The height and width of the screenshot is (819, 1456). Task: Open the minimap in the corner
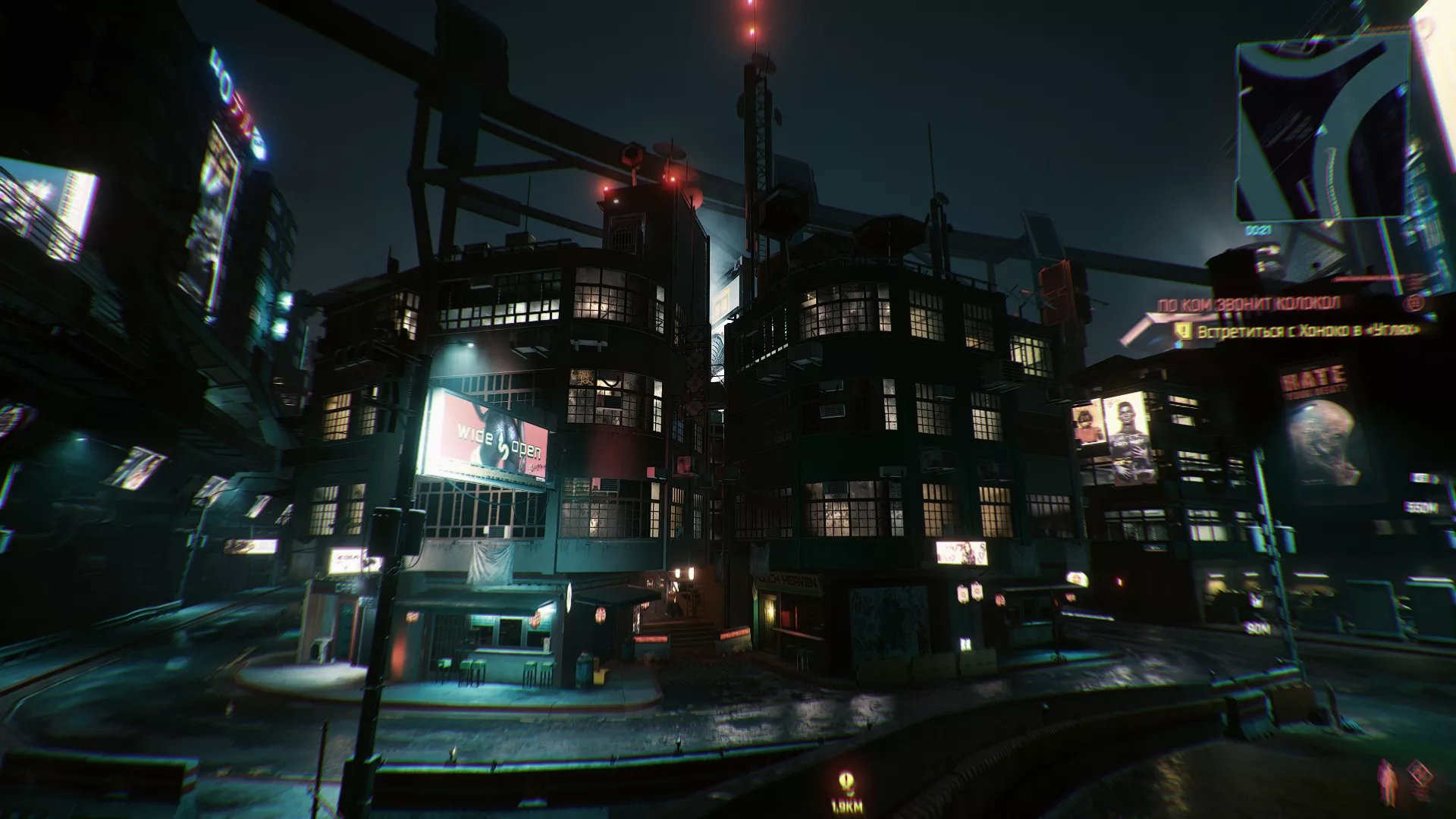click(x=1323, y=129)
